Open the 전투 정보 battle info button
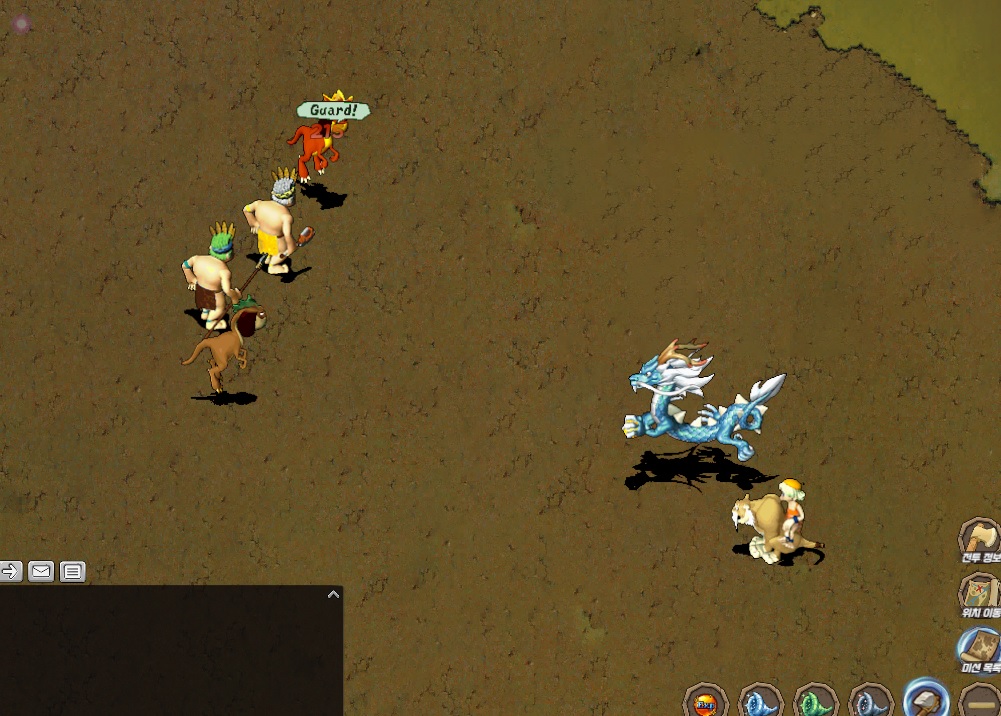1001x716 pixels. (979, 540)
